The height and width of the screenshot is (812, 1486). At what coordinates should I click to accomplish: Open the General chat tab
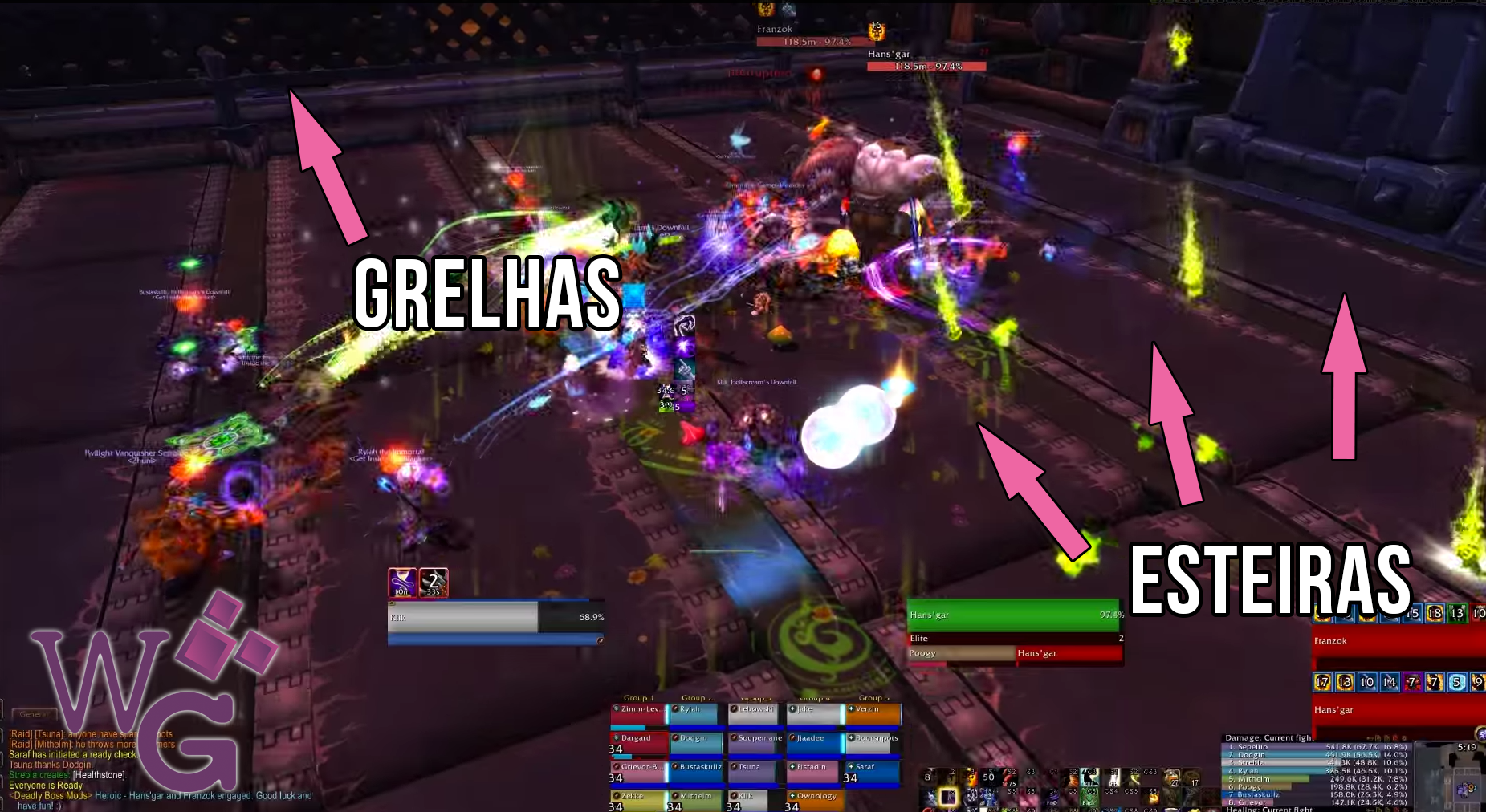click(34, 714)
